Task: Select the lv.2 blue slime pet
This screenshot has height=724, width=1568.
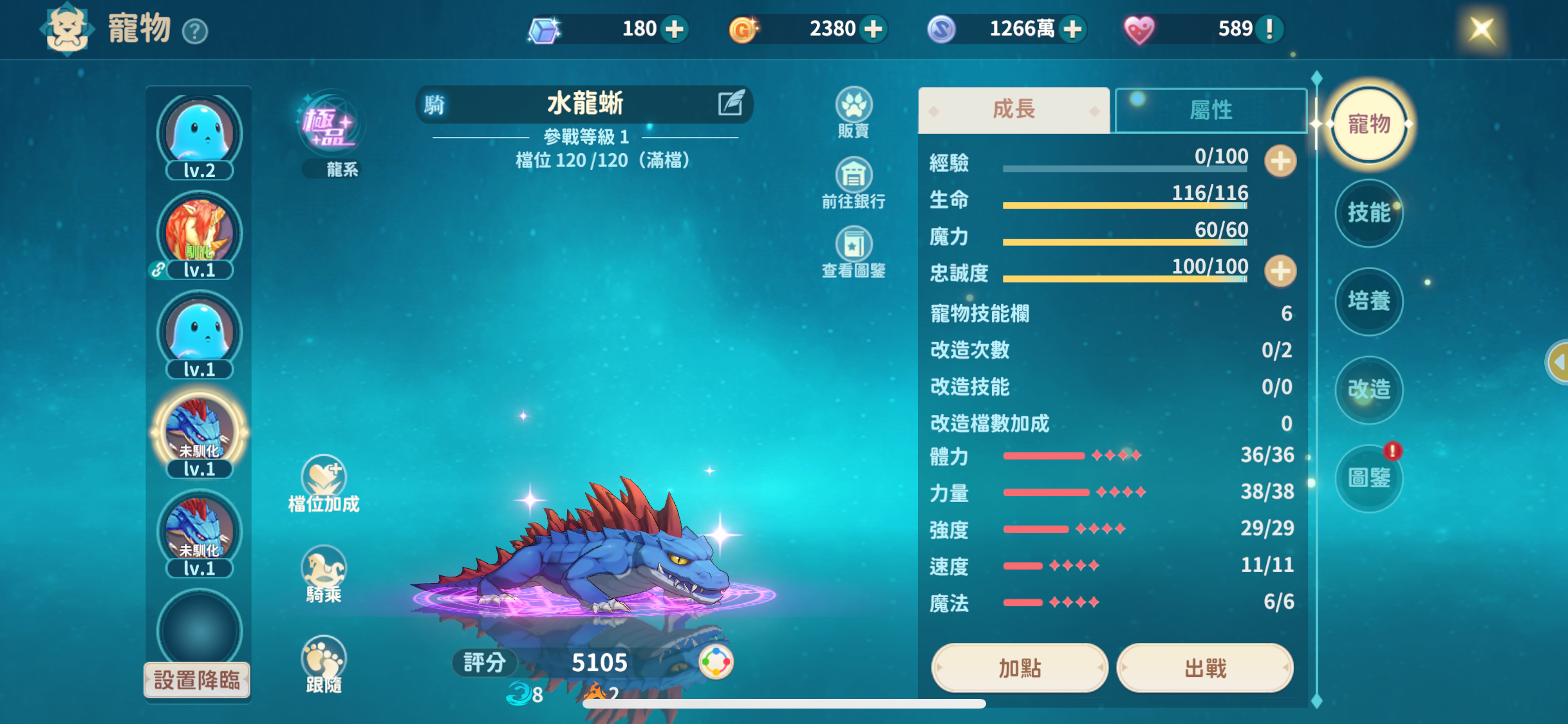Action: coord(200,133)
